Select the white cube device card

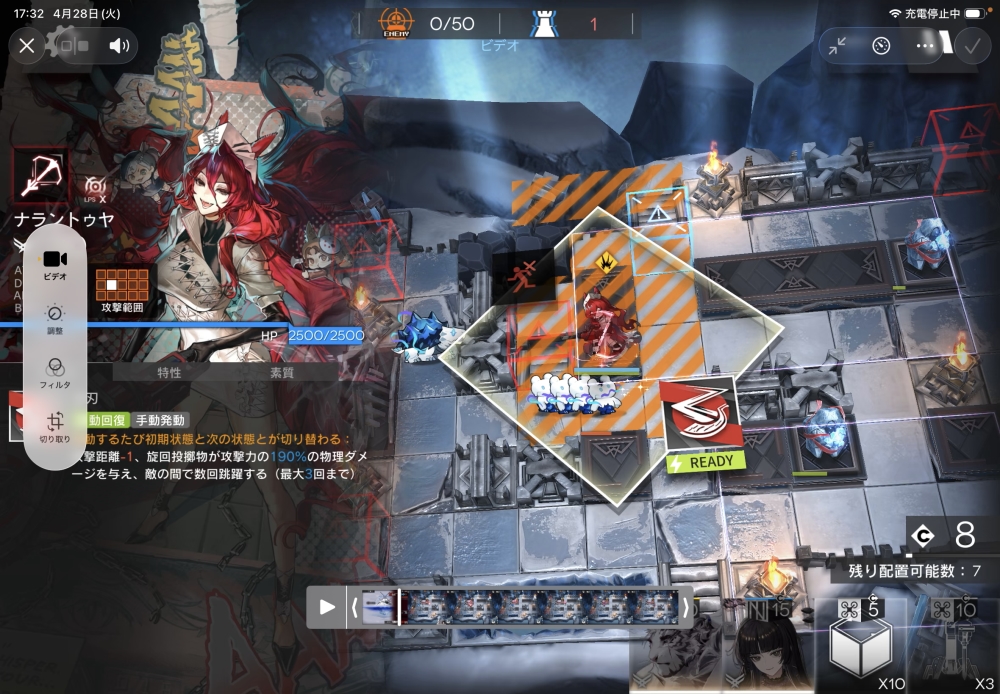[x=861, y=647]
